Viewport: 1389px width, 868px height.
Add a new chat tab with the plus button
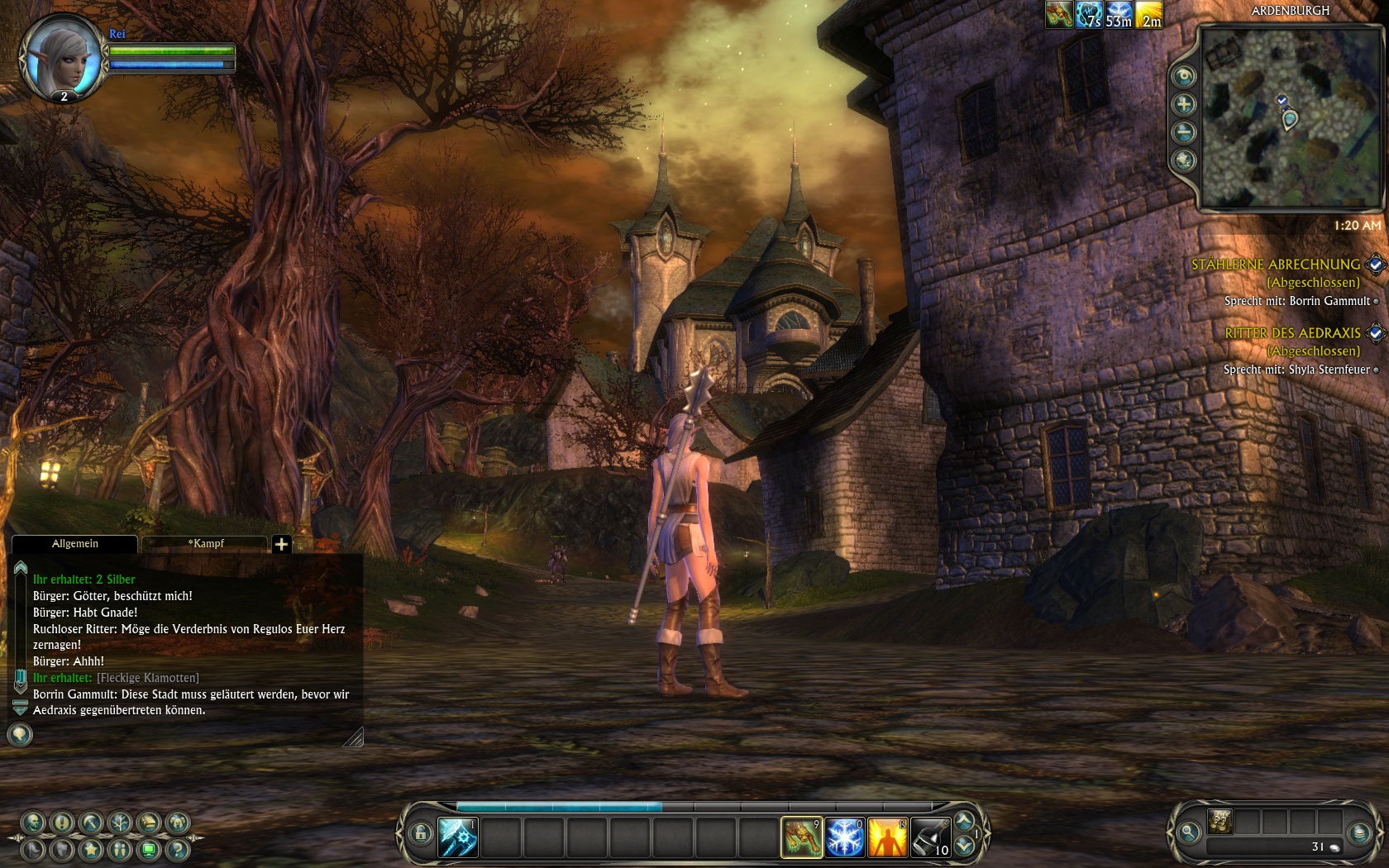coord(281,544)
